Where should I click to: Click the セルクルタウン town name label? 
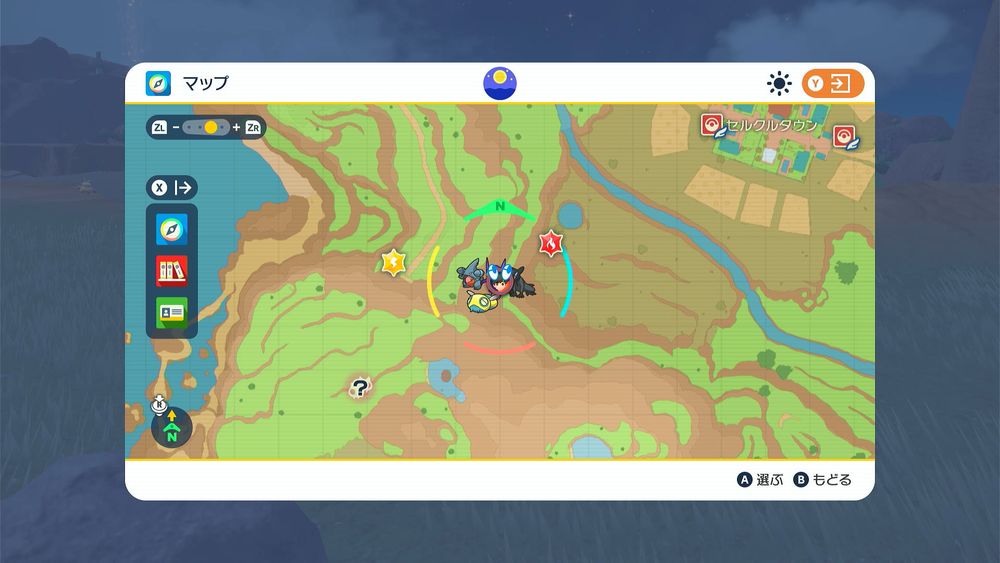(772, 126)
